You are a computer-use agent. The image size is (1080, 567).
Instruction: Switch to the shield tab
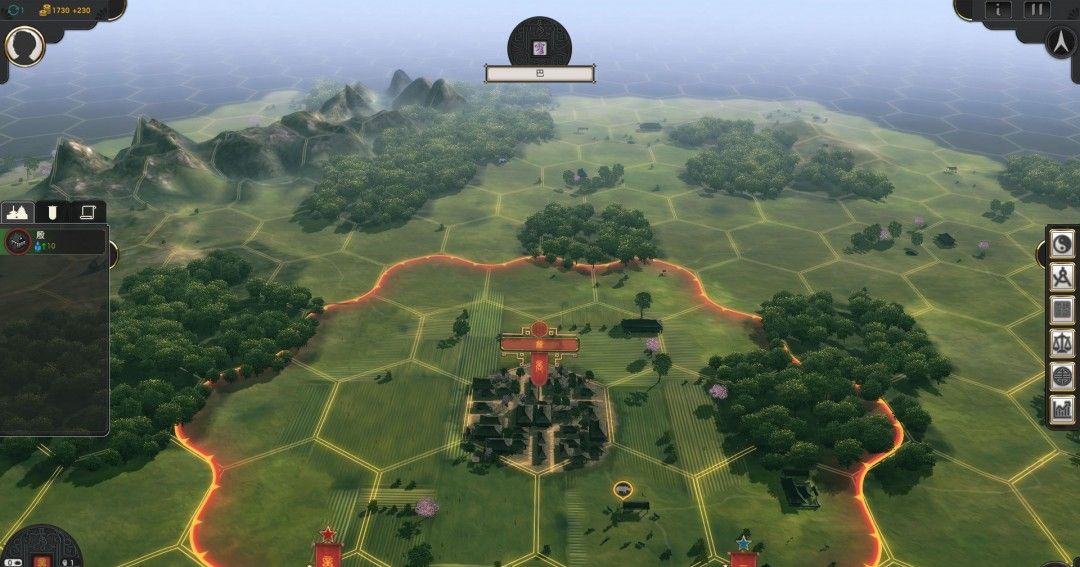pyautogui.click(x=52, y=212)
